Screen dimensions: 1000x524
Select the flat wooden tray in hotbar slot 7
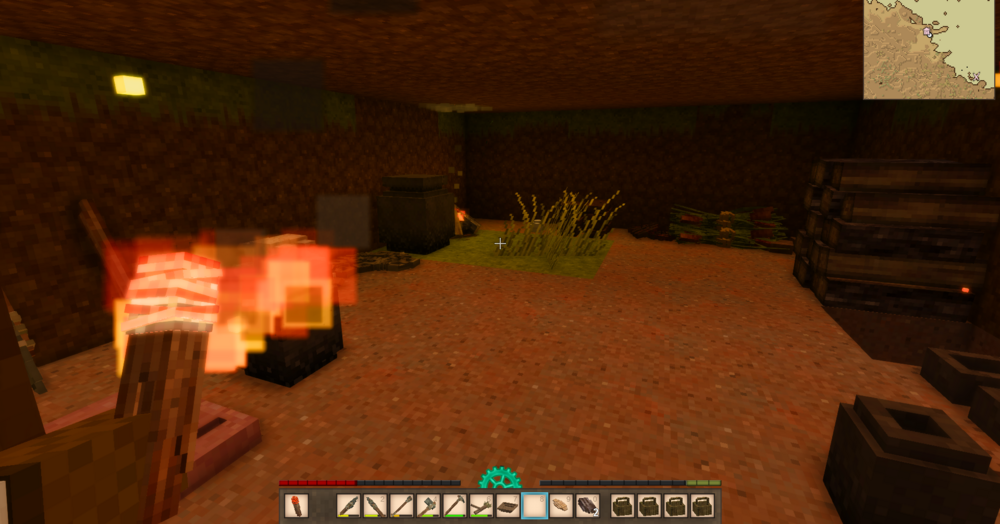coord(507,506)
